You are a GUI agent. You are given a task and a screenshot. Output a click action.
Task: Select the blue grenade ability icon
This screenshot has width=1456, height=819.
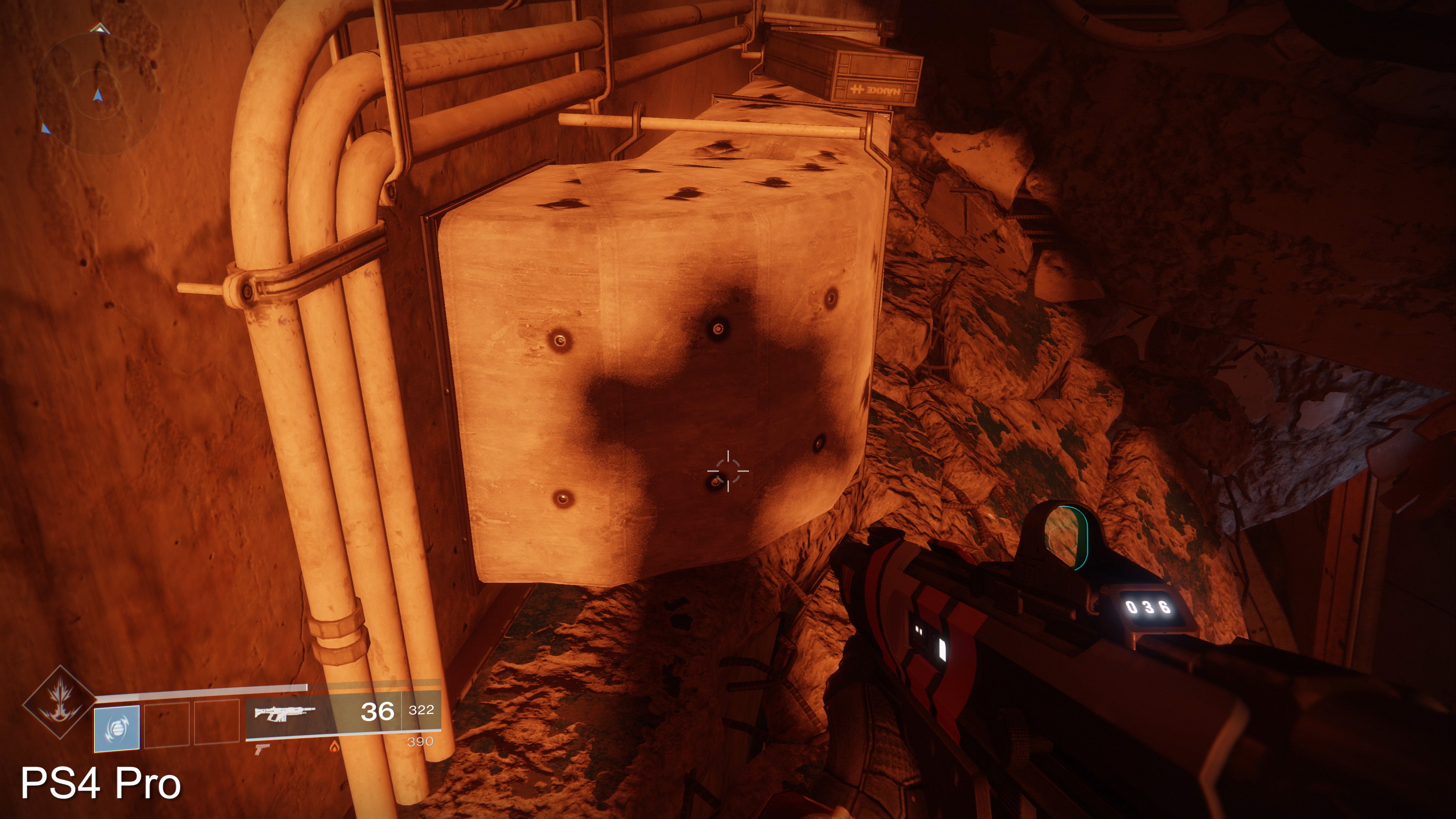(x=116, y=728)
